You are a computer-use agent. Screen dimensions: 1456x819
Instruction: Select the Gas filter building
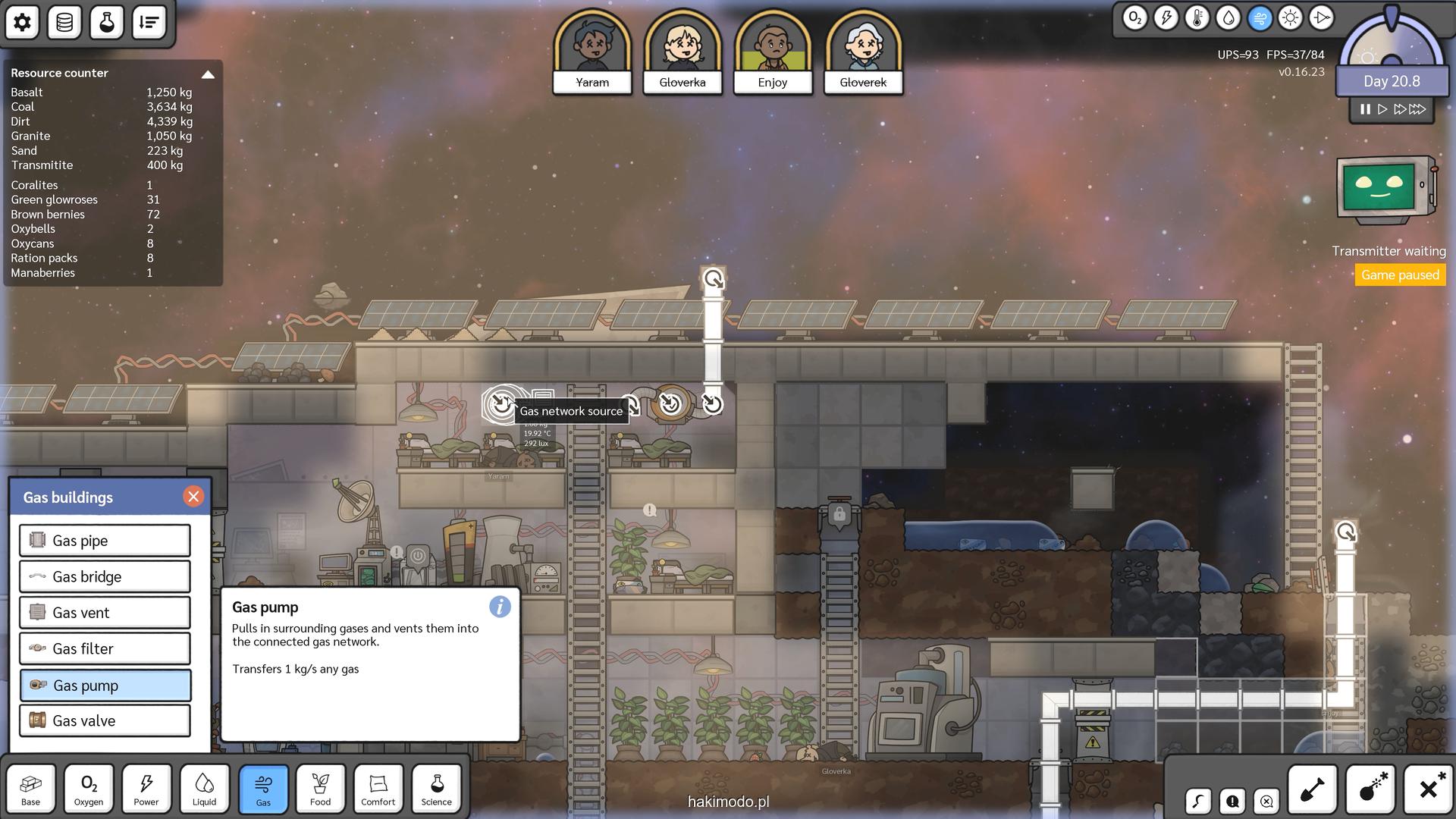pos(105,649)
